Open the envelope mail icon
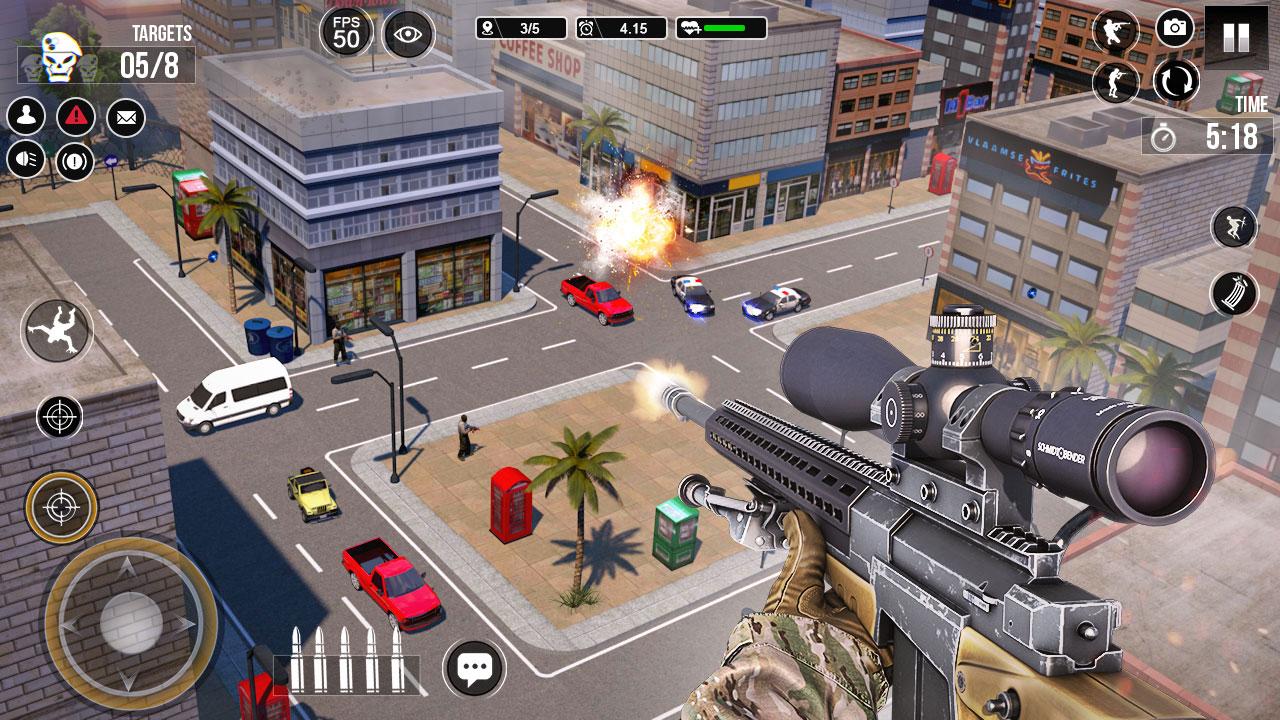The image size is (1280, 720). tap(125, 118)
